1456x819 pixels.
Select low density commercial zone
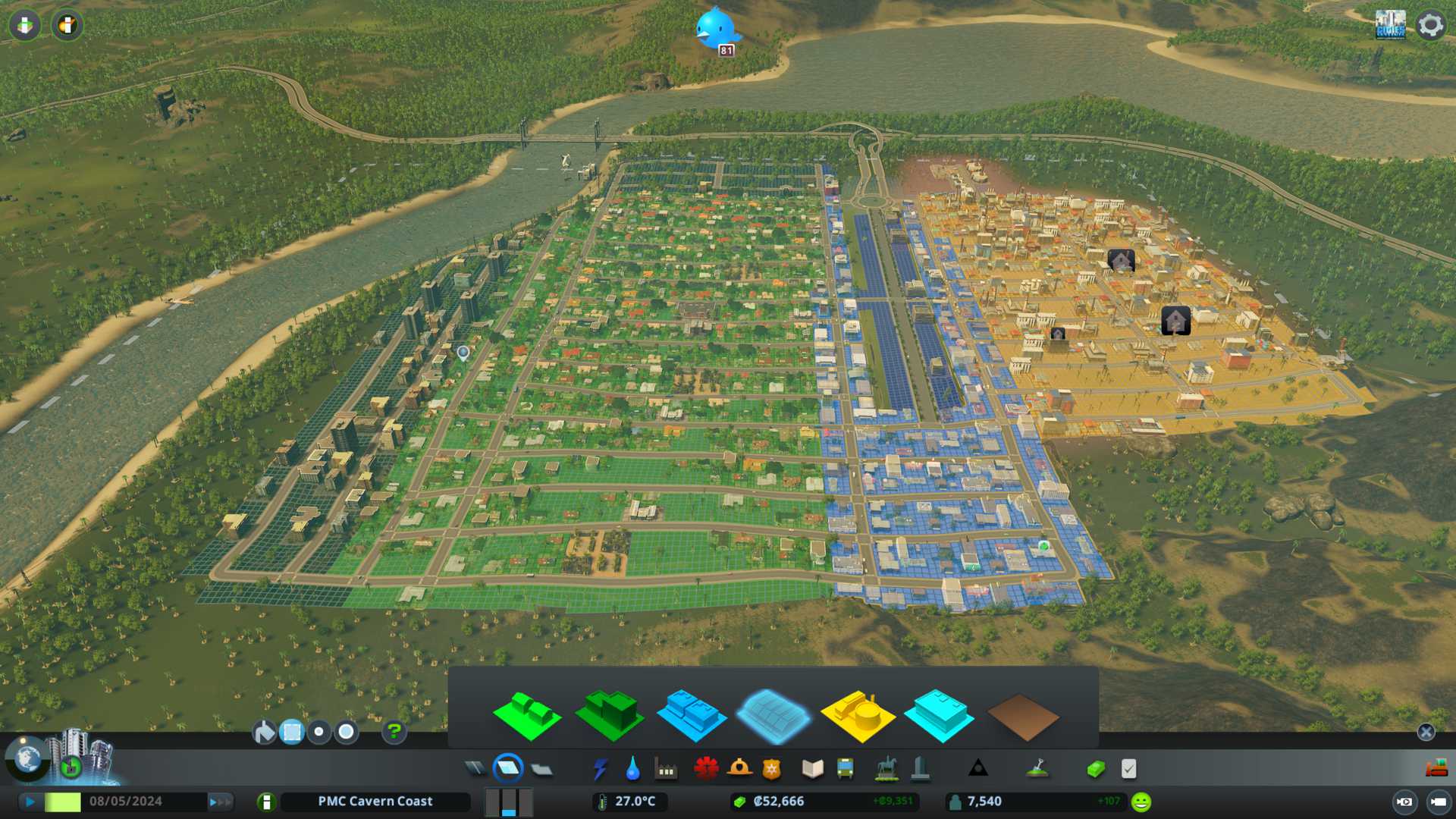click(x=692, y=715)
